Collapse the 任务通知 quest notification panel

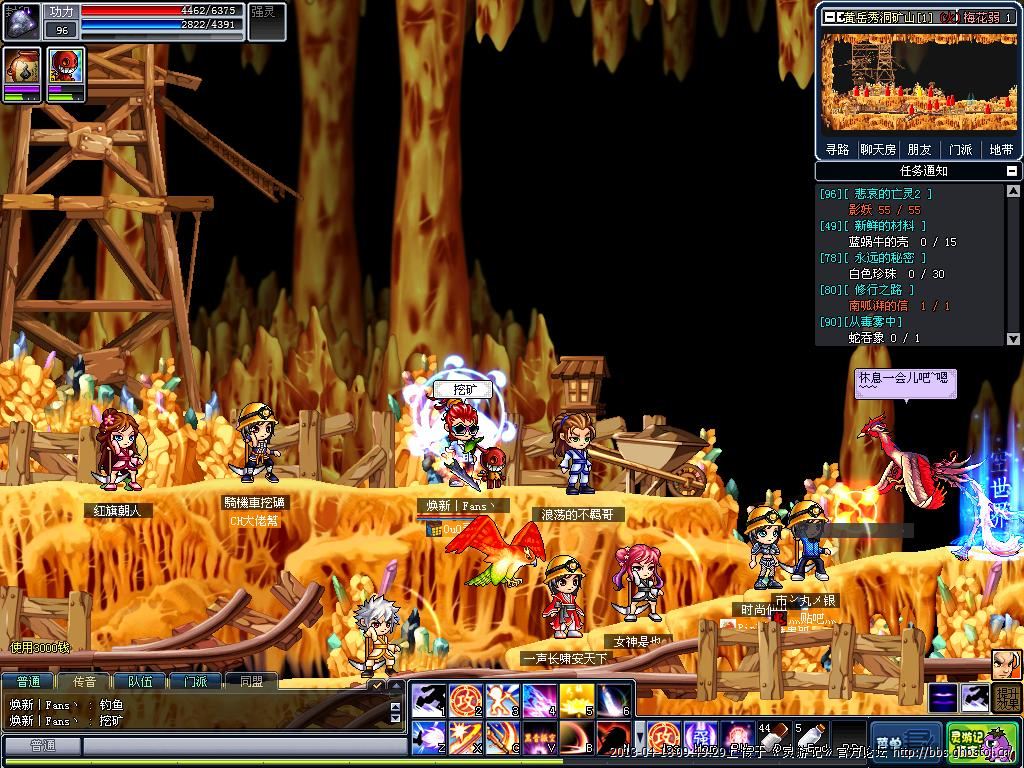[x=1014, y=171]
